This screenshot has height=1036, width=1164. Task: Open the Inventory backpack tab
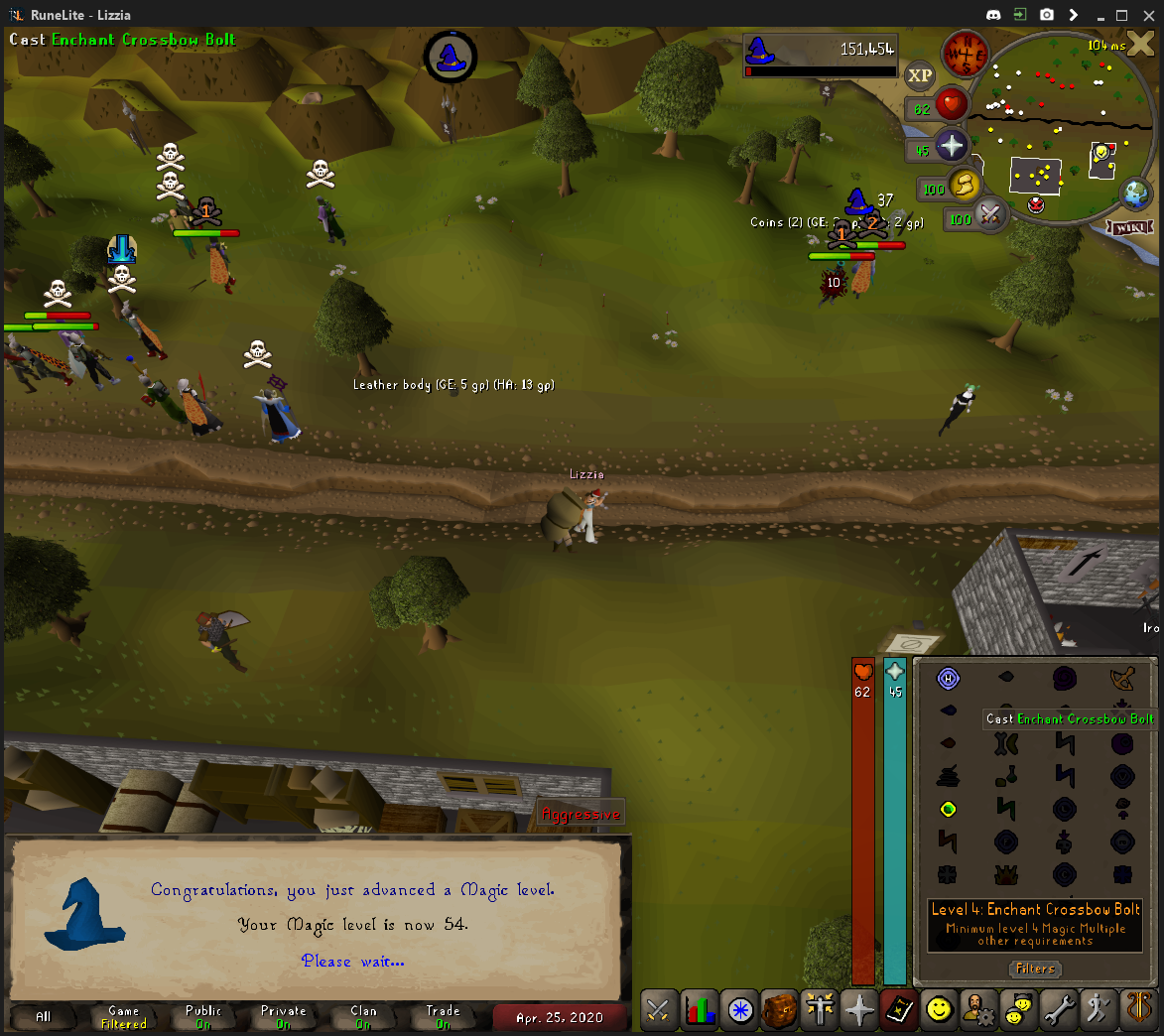coord(779,1010)
